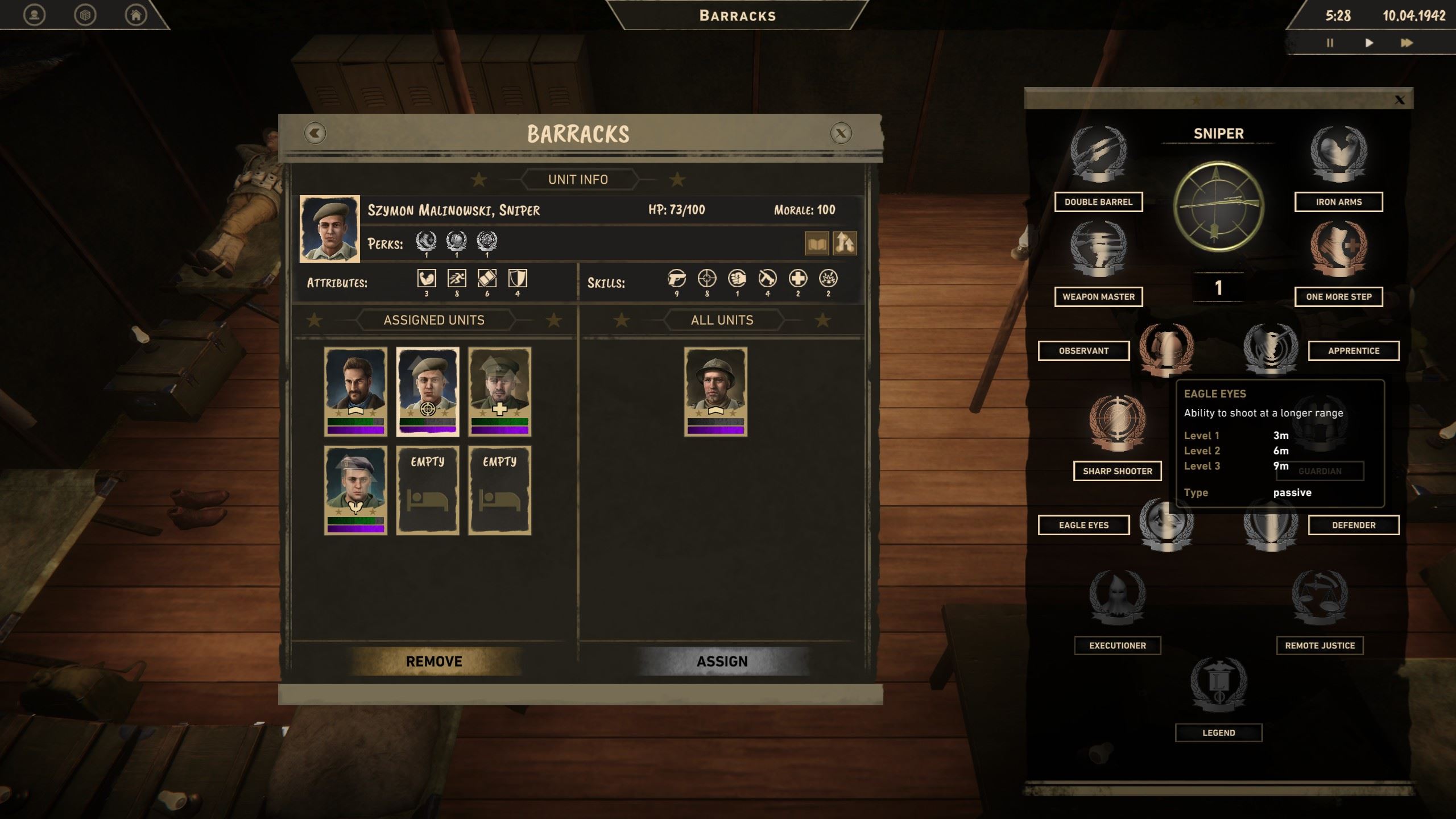Viewport: 1456px width, 819px height.
Task: Pick the Remote Justice perk
Action: click(x=1319, y=646)
